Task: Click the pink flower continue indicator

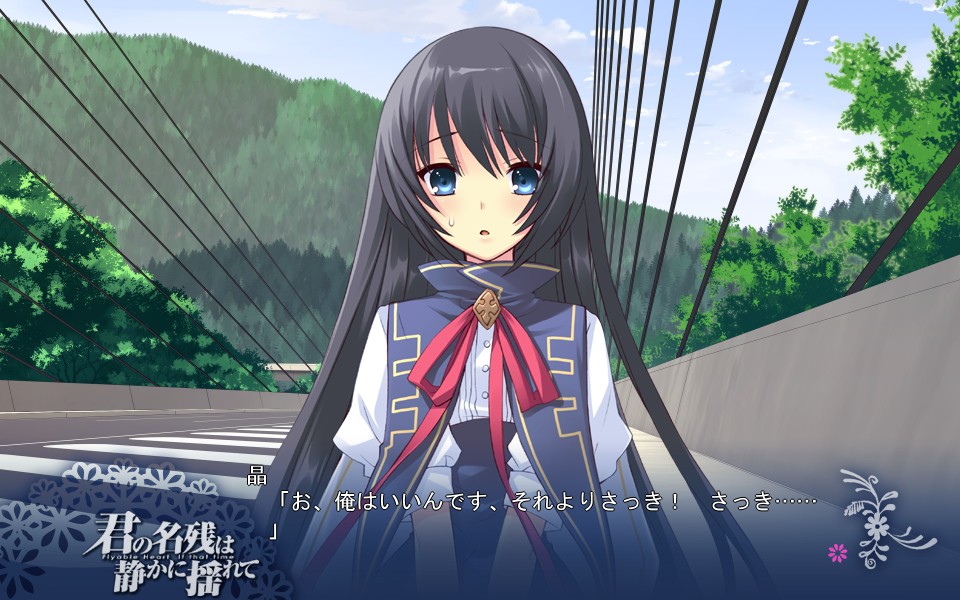Action: (838, 551)
